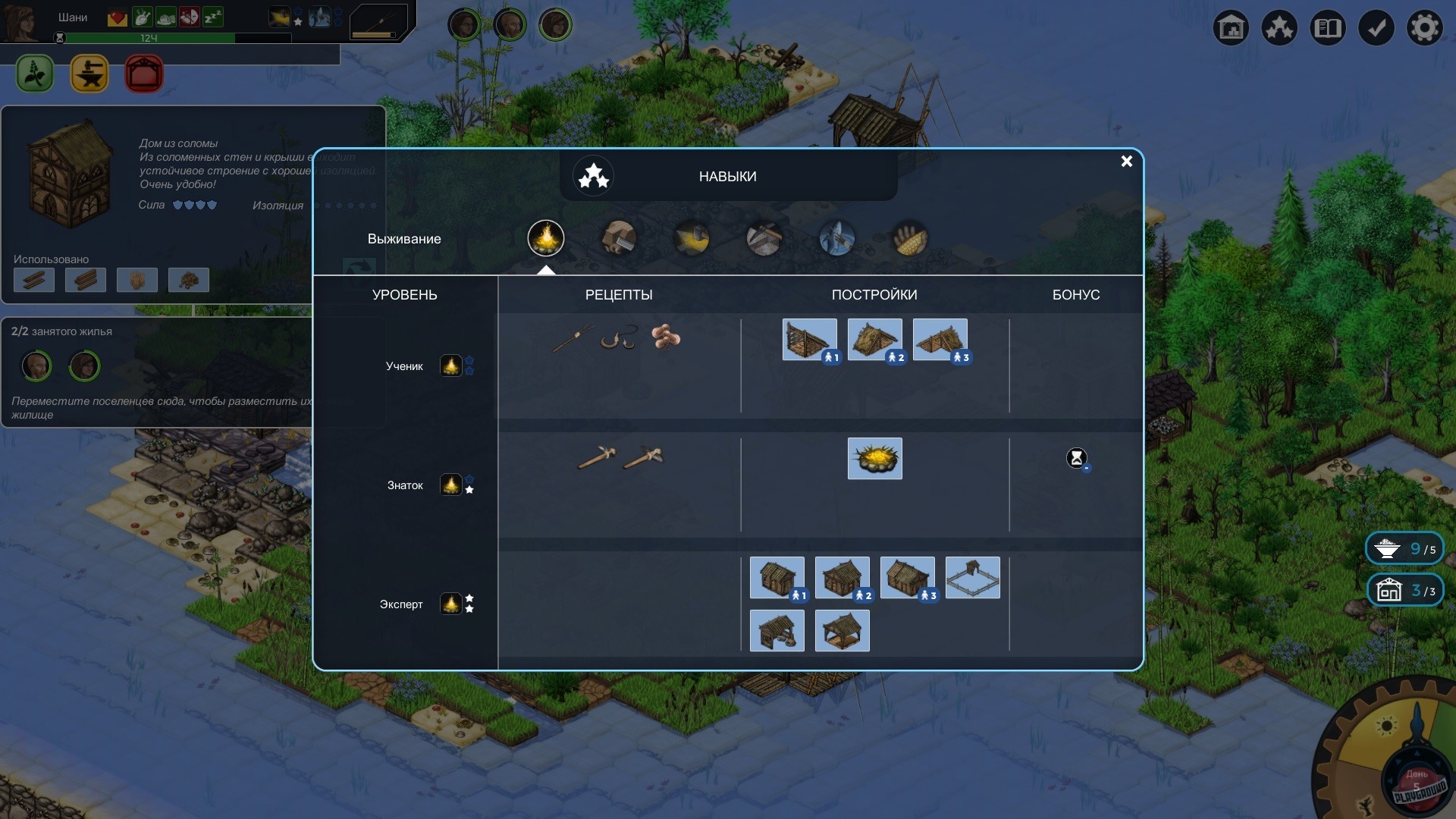
Task: Open the journal book icon
Action: click(x=1328, y=27)
